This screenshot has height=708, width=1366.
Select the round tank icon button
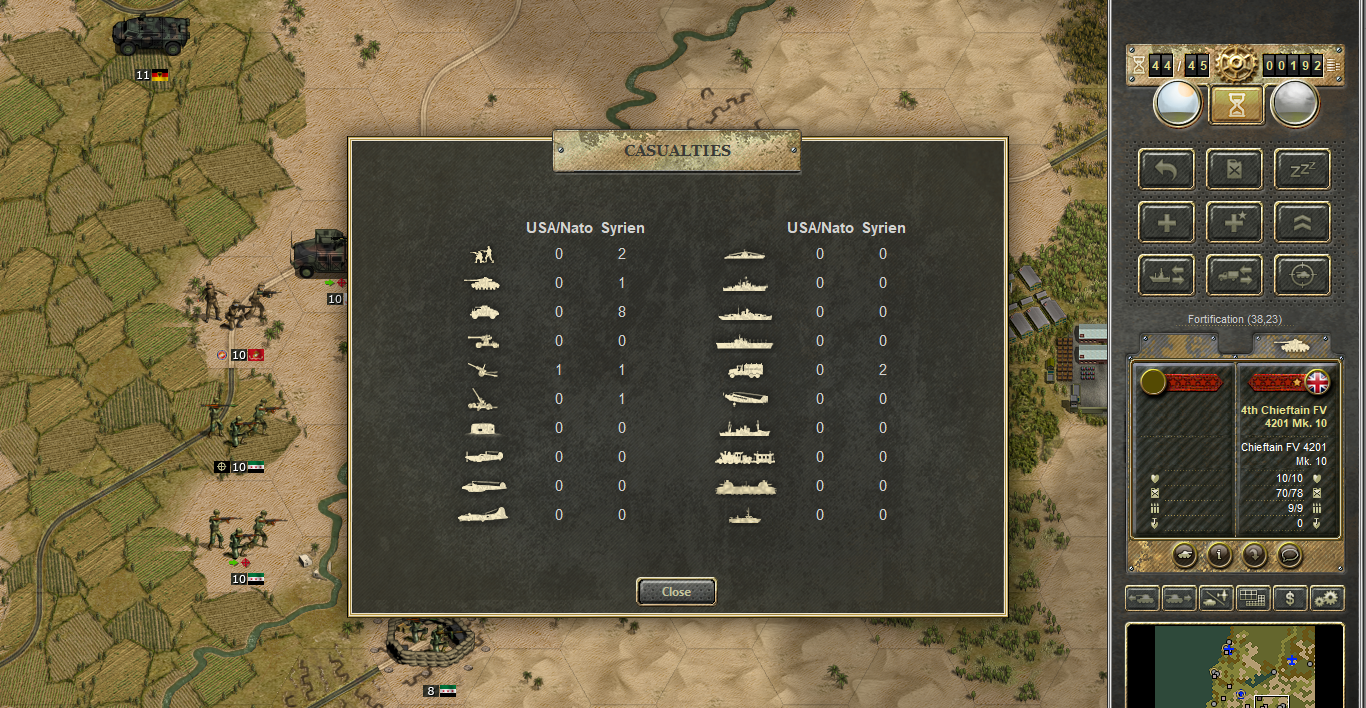tap(1183, 554)
